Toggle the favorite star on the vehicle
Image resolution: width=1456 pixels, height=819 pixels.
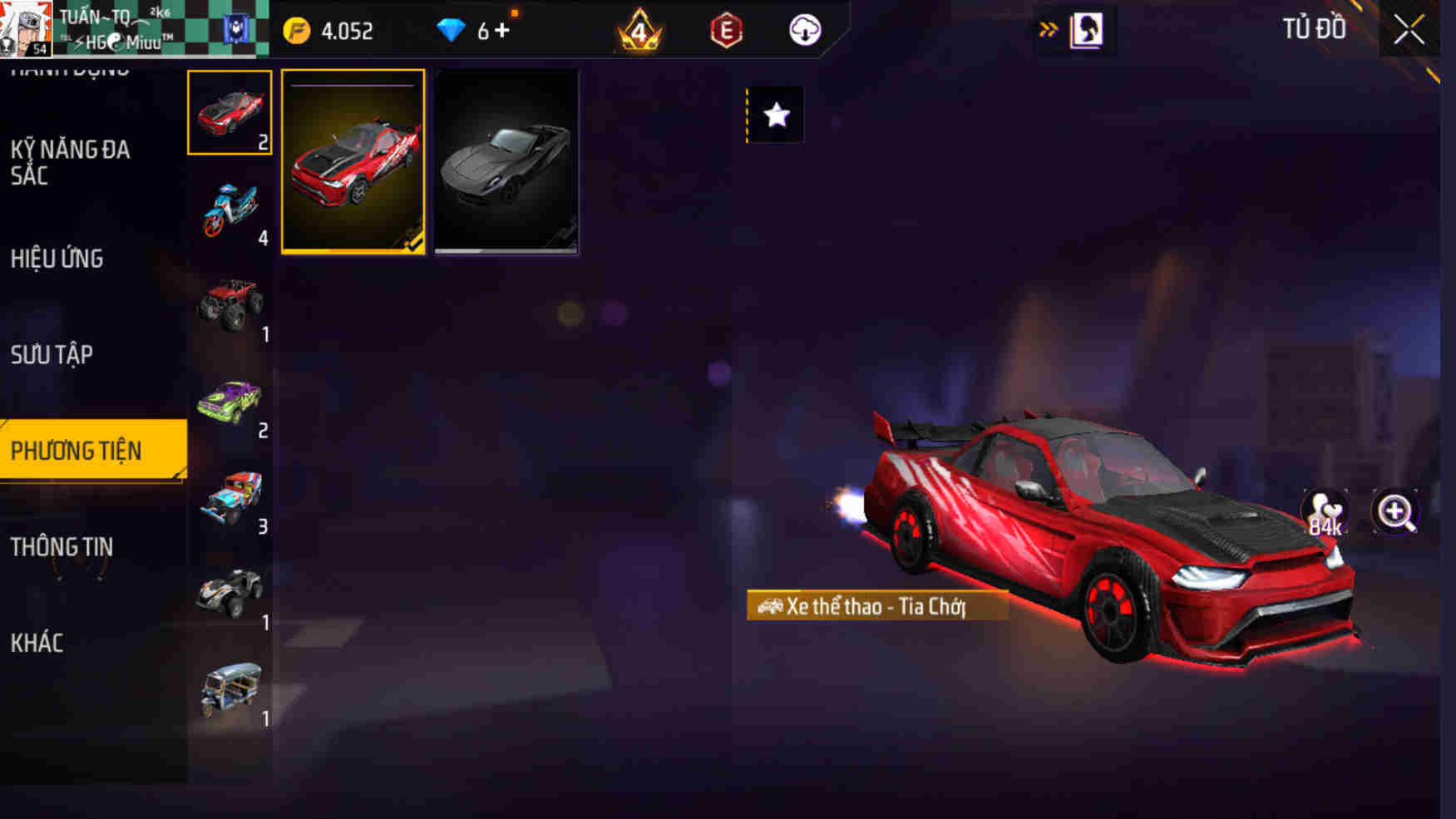pos(777,115)
